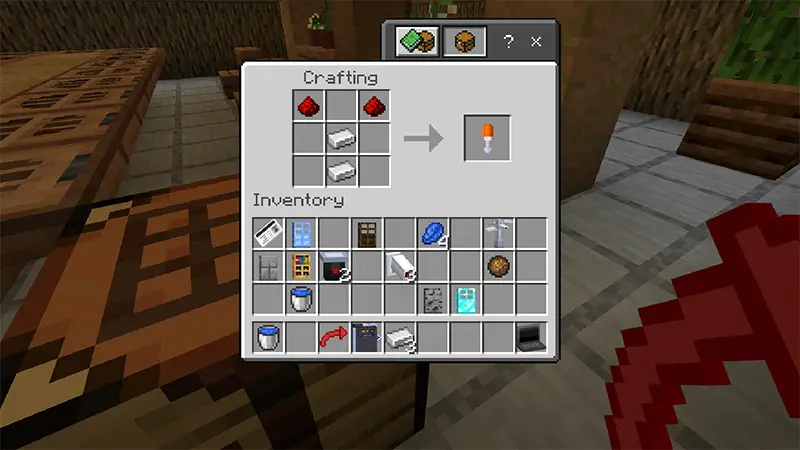The image size is (800, 450).
Task: Pick up the keycard from inventory
Action: pos(269,234)
